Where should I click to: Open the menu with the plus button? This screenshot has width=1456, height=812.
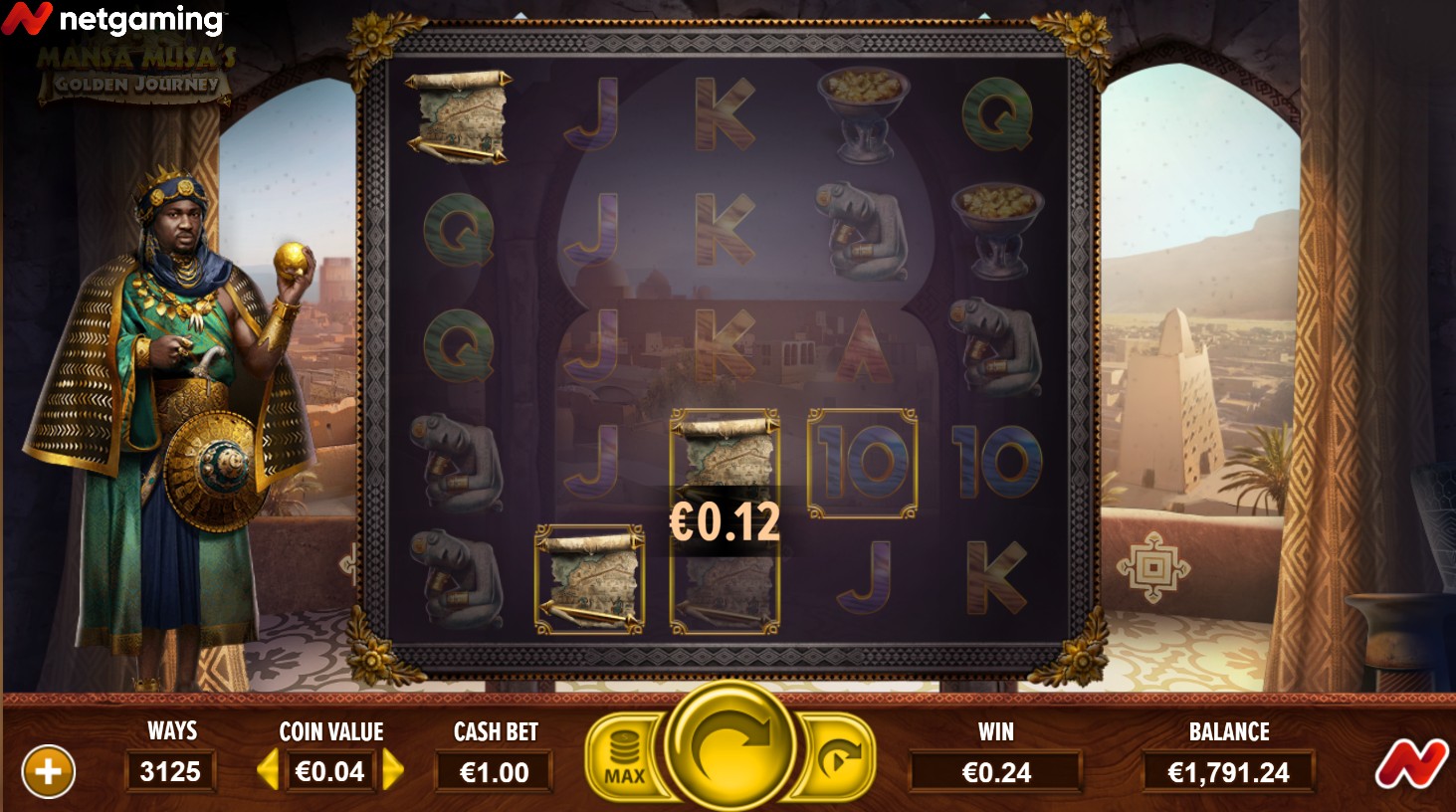[48, 771]
